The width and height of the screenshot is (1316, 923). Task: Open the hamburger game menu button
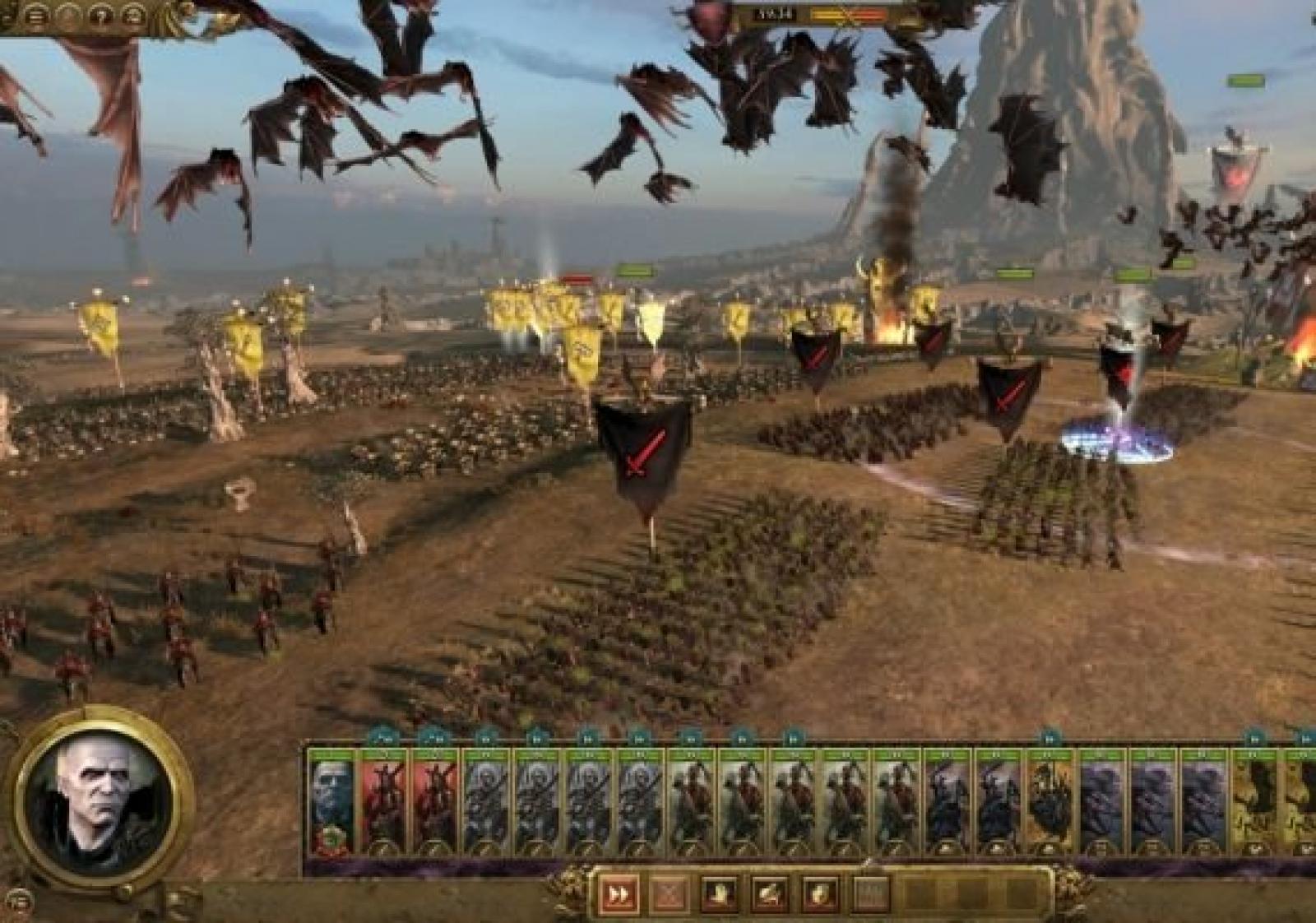35,16
